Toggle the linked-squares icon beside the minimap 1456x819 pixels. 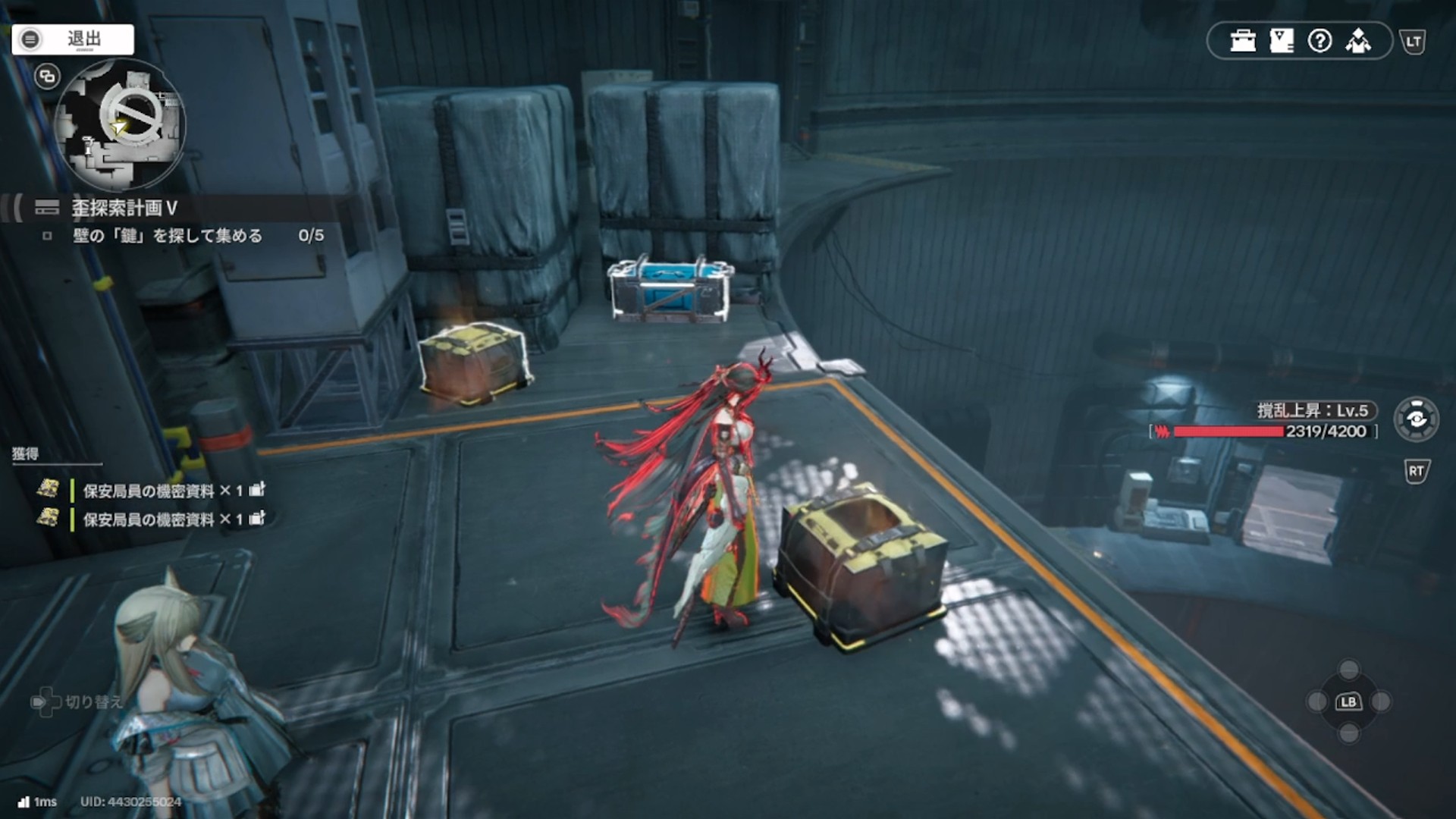tap(47, 77)
